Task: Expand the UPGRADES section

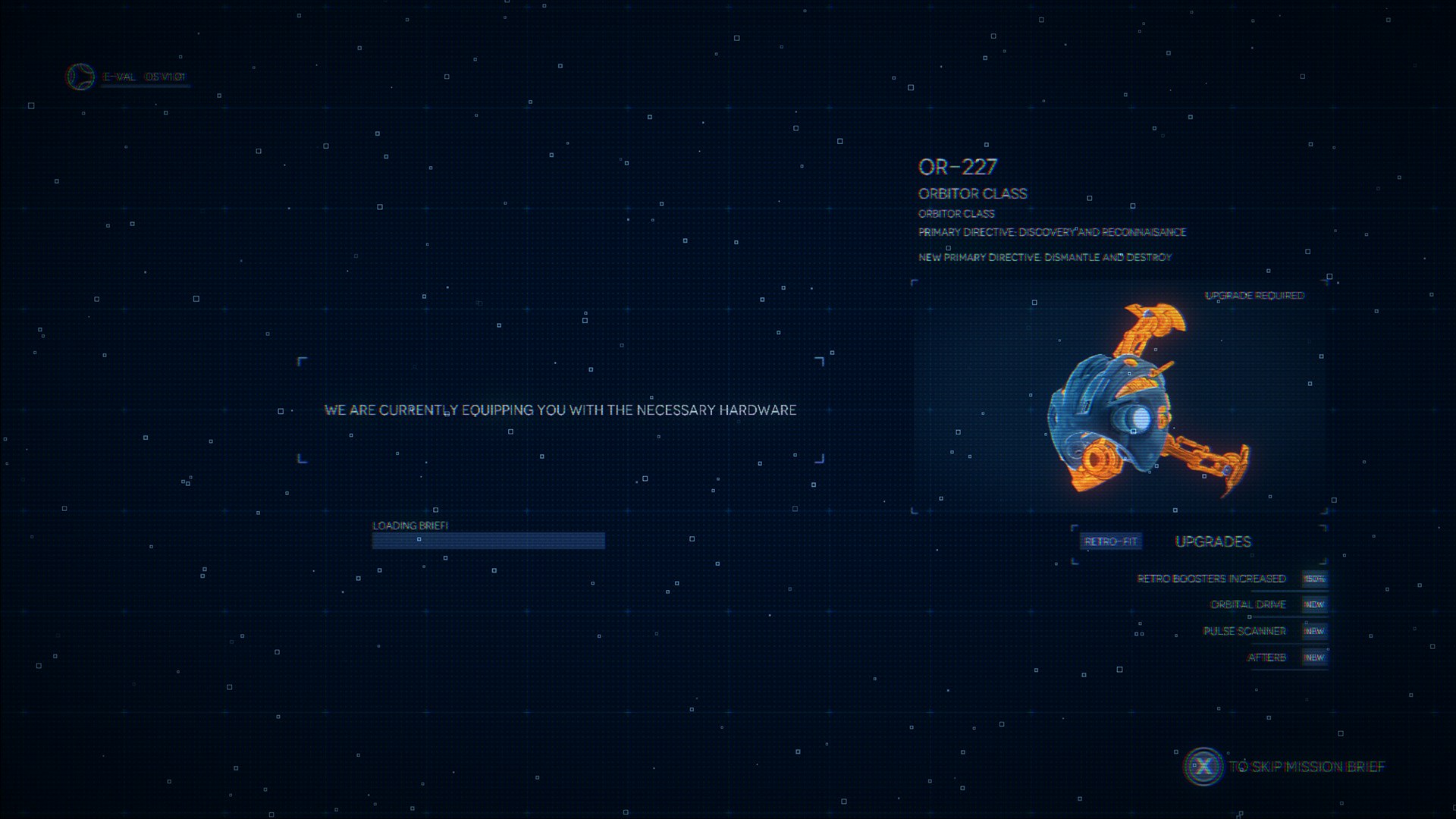Action: 1212,541
